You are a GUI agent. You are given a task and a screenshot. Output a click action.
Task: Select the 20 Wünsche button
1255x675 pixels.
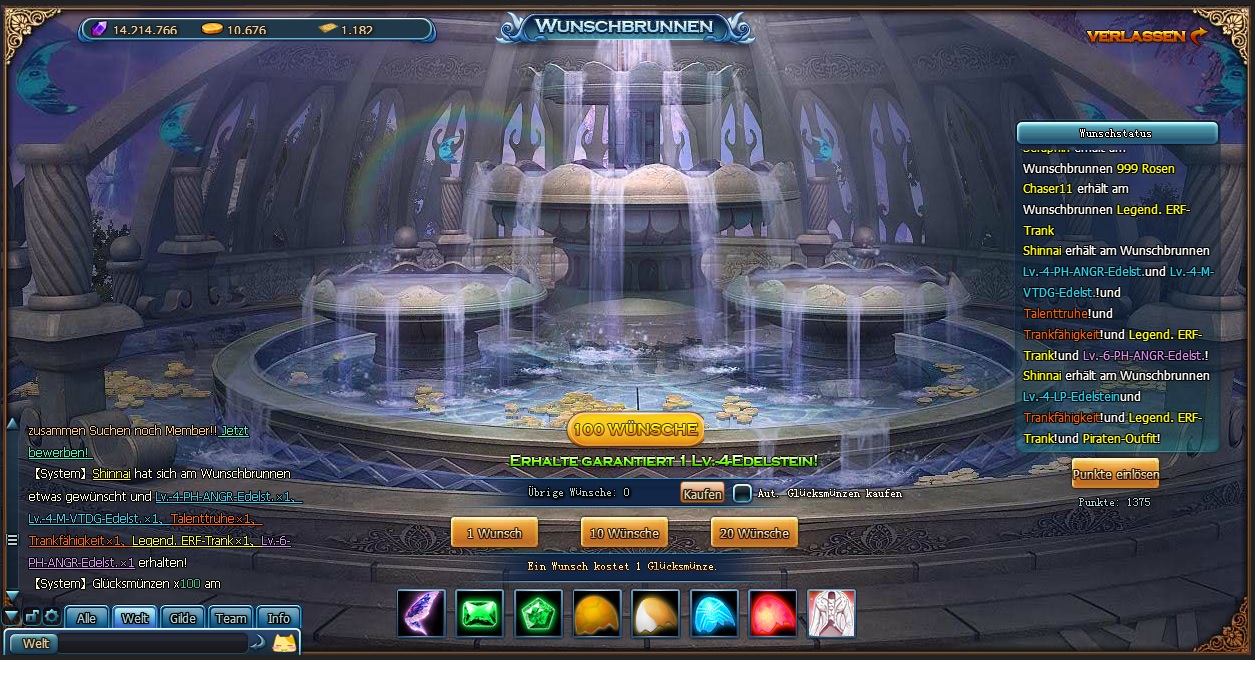point(754,533)
